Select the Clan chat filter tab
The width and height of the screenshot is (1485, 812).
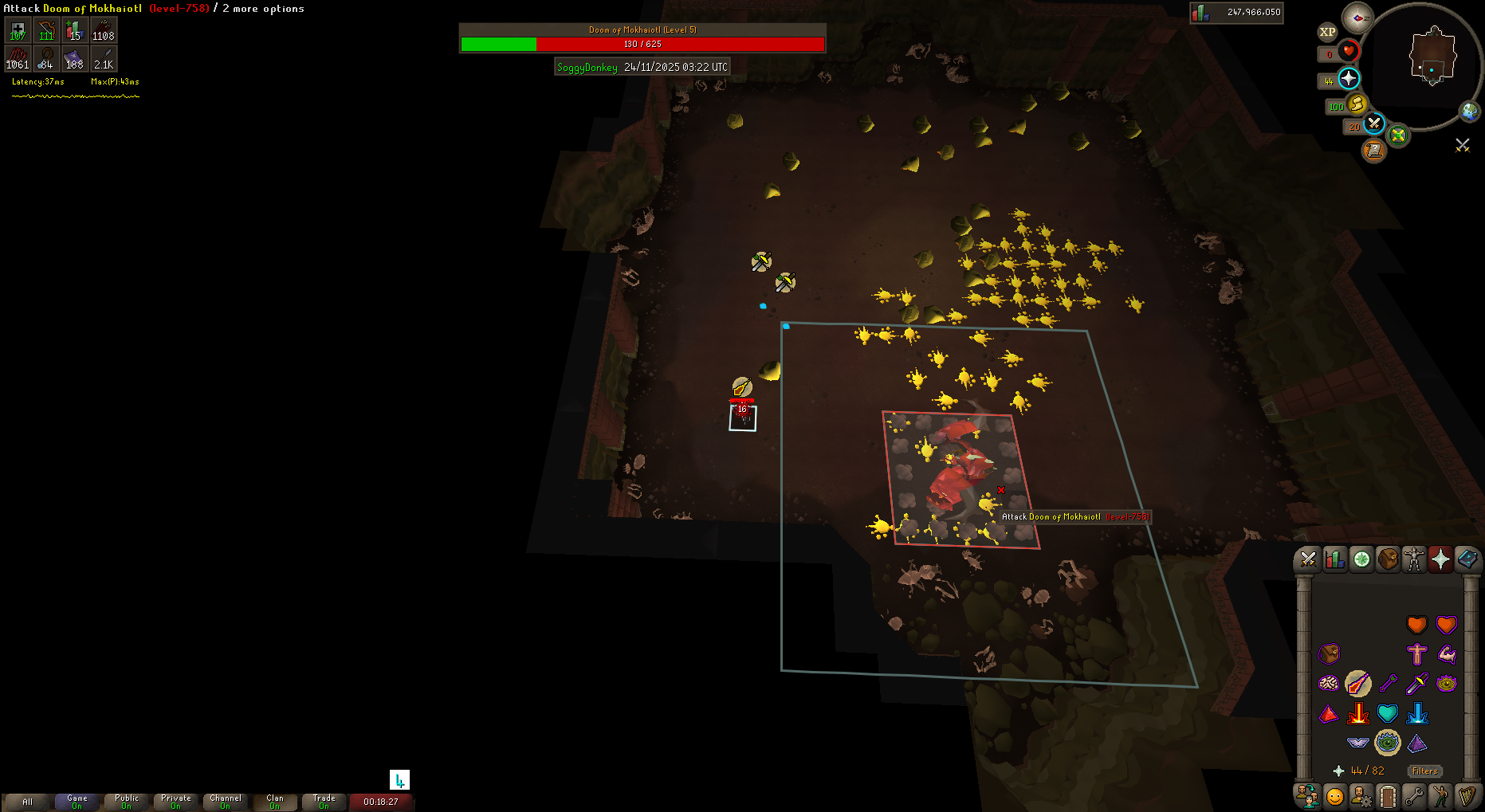coord(275,801)
